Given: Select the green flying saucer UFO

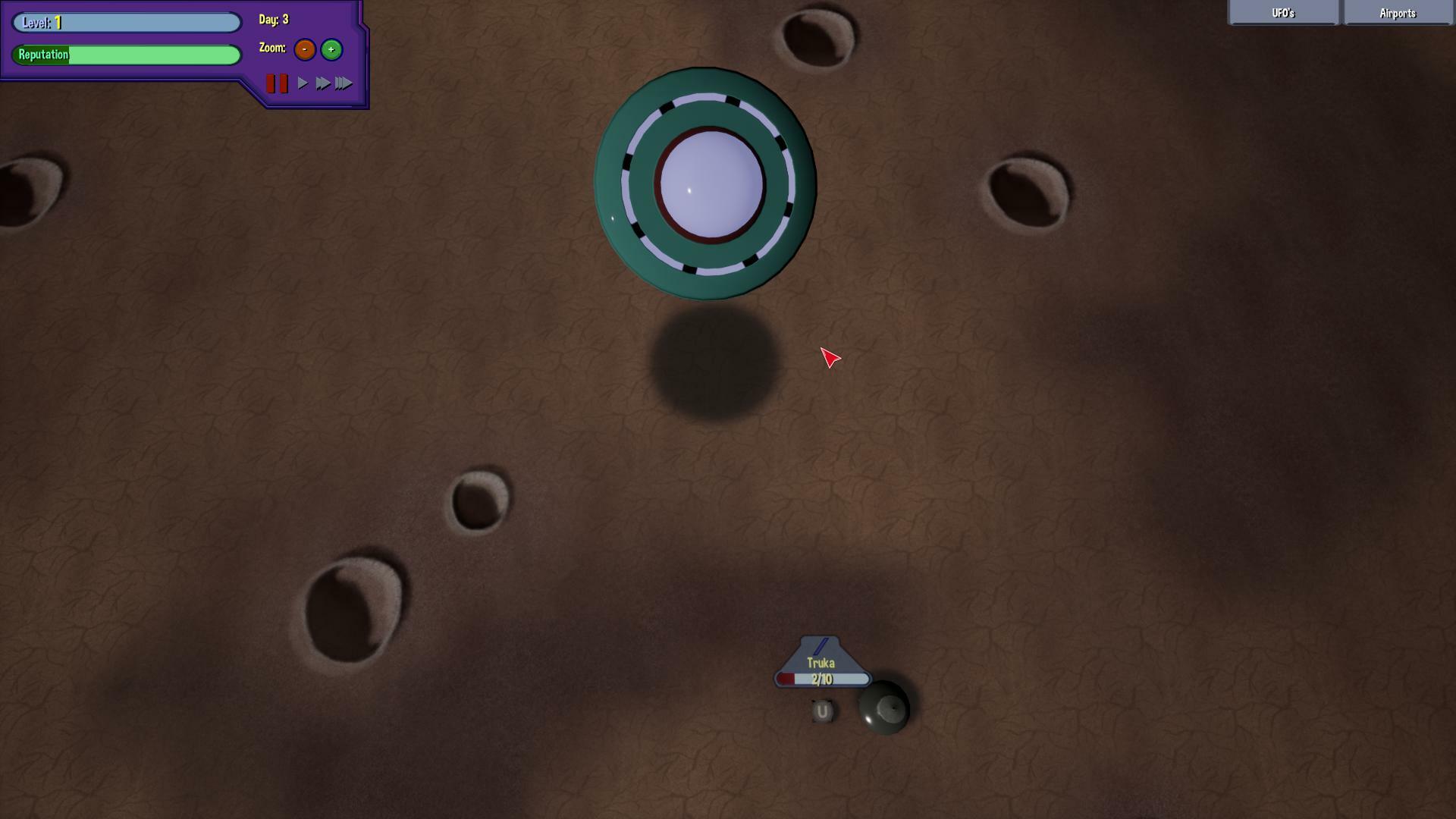Looking at the screenshot, I should [705, 182].
